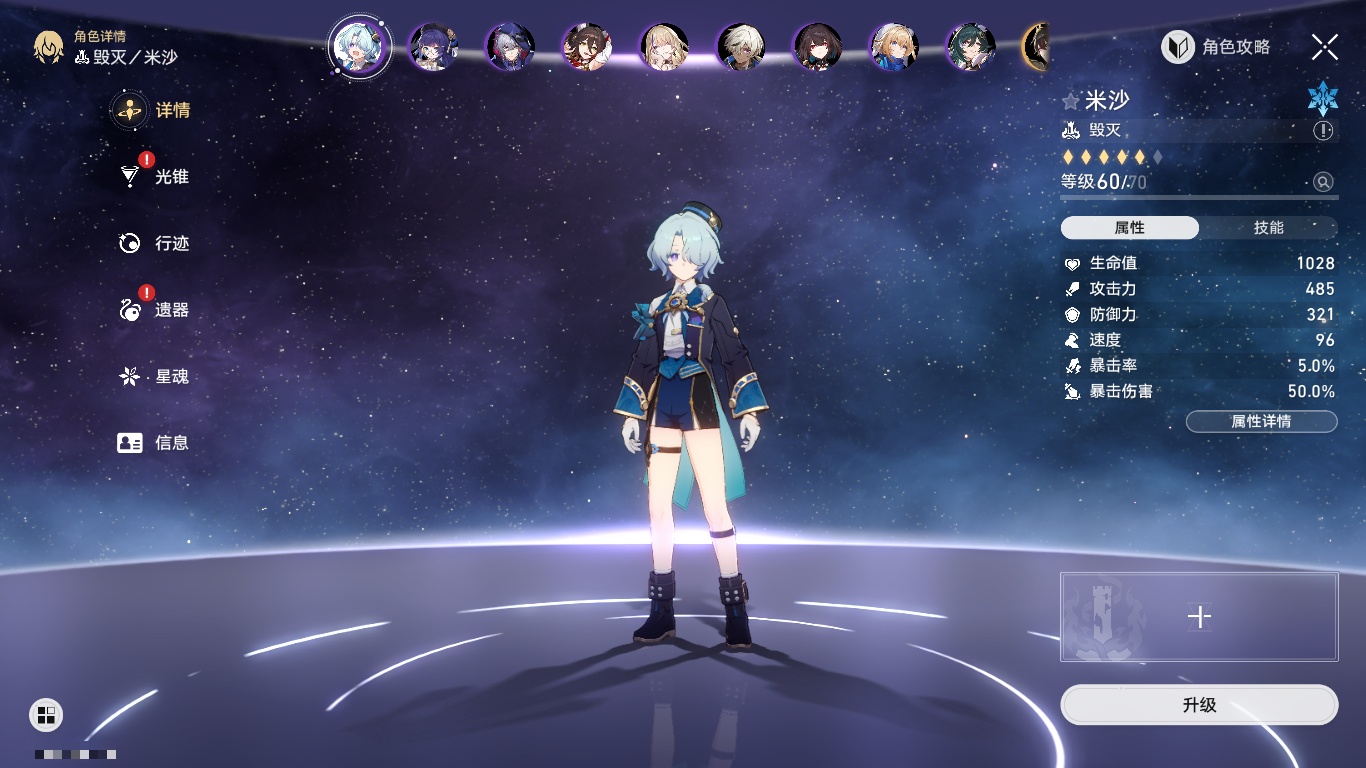1366x768 pixels.
Task: Pick the light-blonde long-haired character portrait
Action: coord(664,47)
